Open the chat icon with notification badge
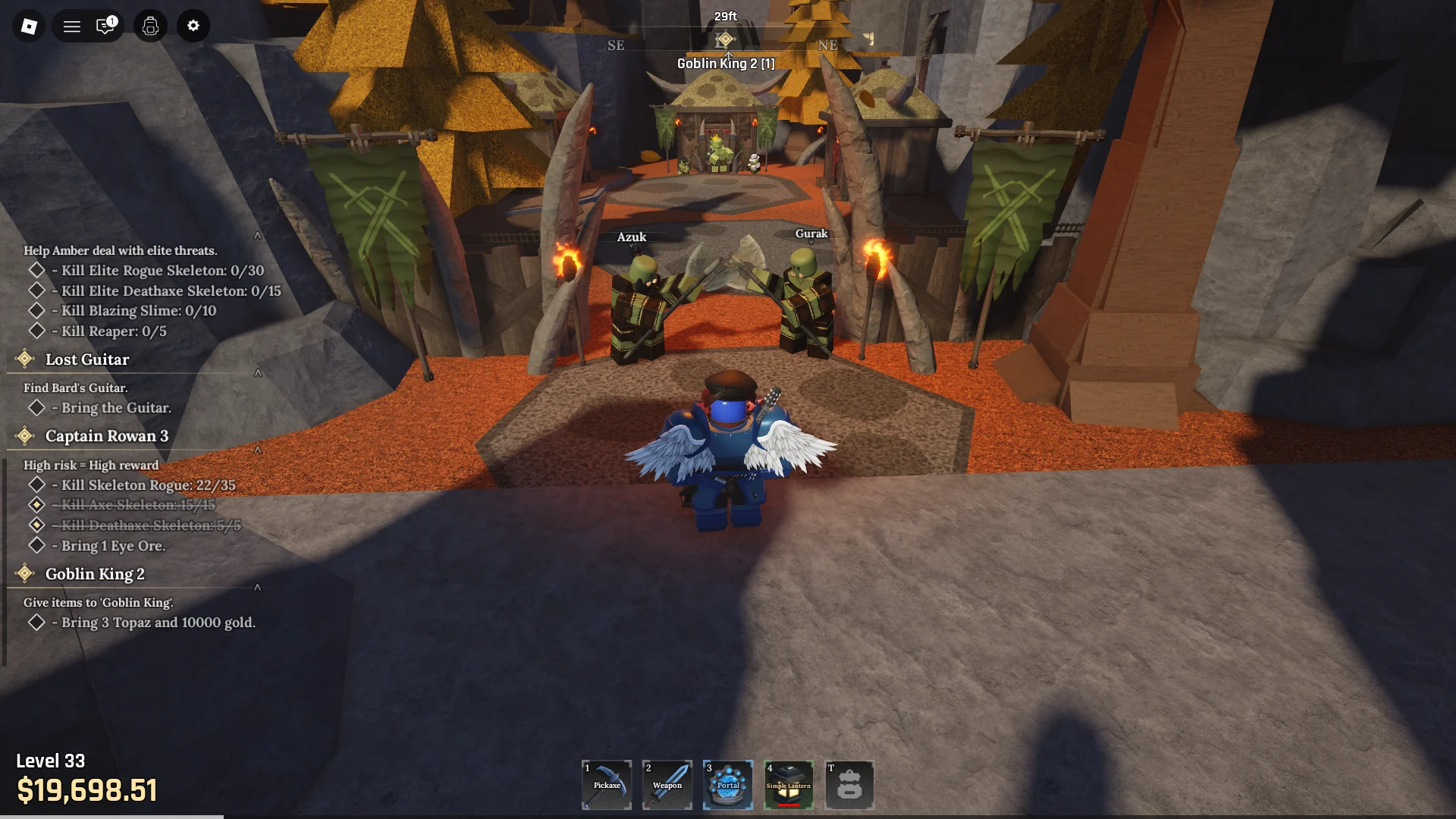Image resolution: width=1456 pixels, height=819 pixels. pos(105,26)
